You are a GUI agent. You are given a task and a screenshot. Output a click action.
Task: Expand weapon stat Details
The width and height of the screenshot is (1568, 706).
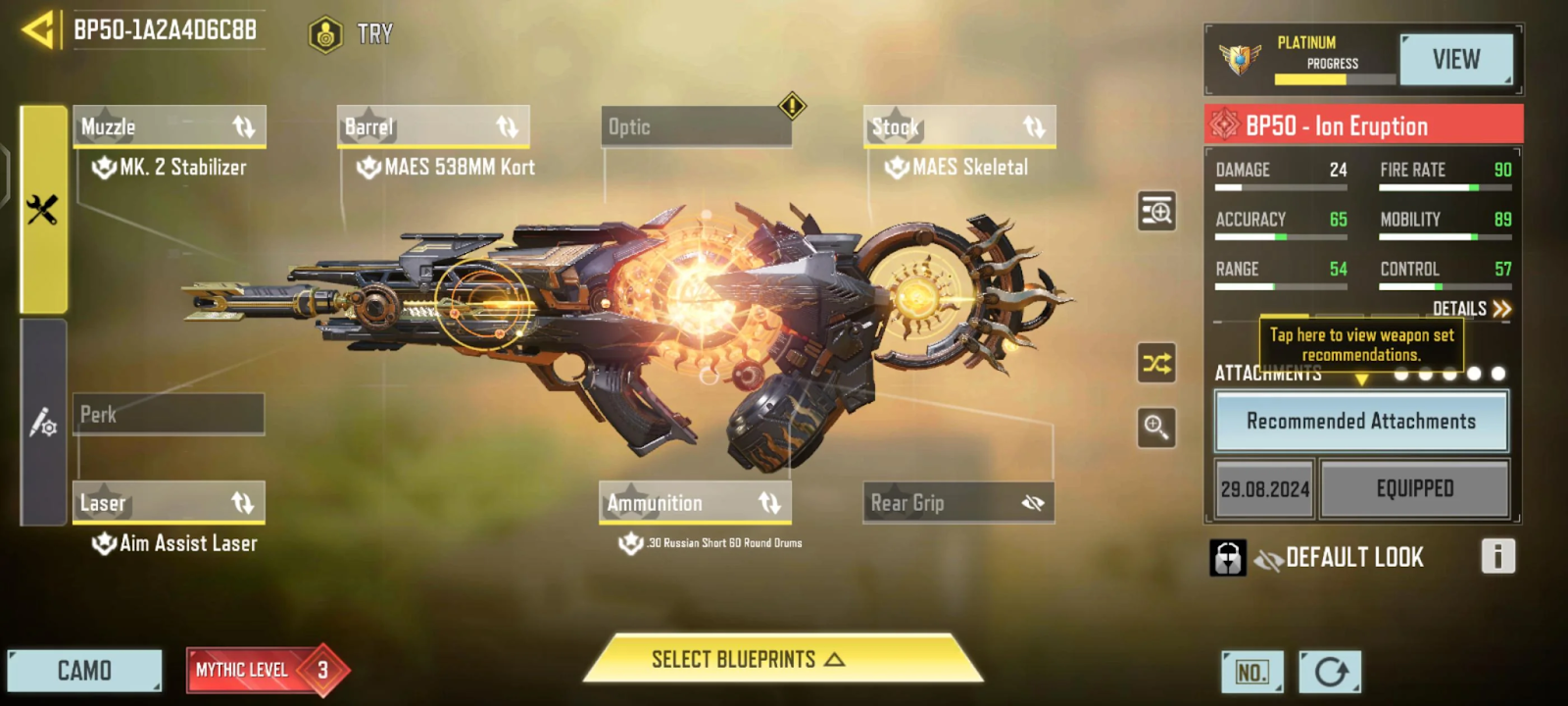(x=1471, y=309)
